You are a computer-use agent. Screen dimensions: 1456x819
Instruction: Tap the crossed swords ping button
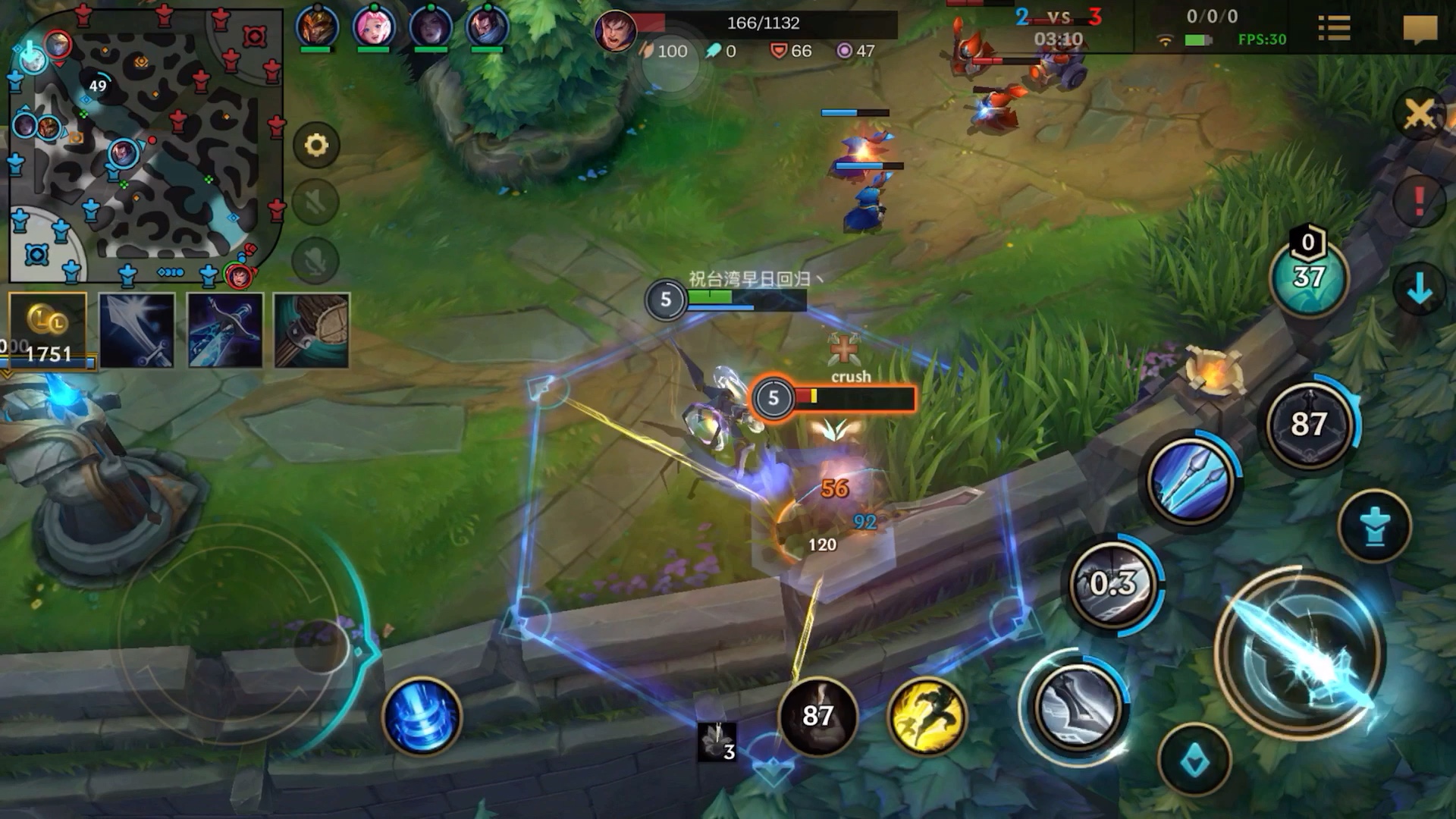click(x=1419, y=115)
